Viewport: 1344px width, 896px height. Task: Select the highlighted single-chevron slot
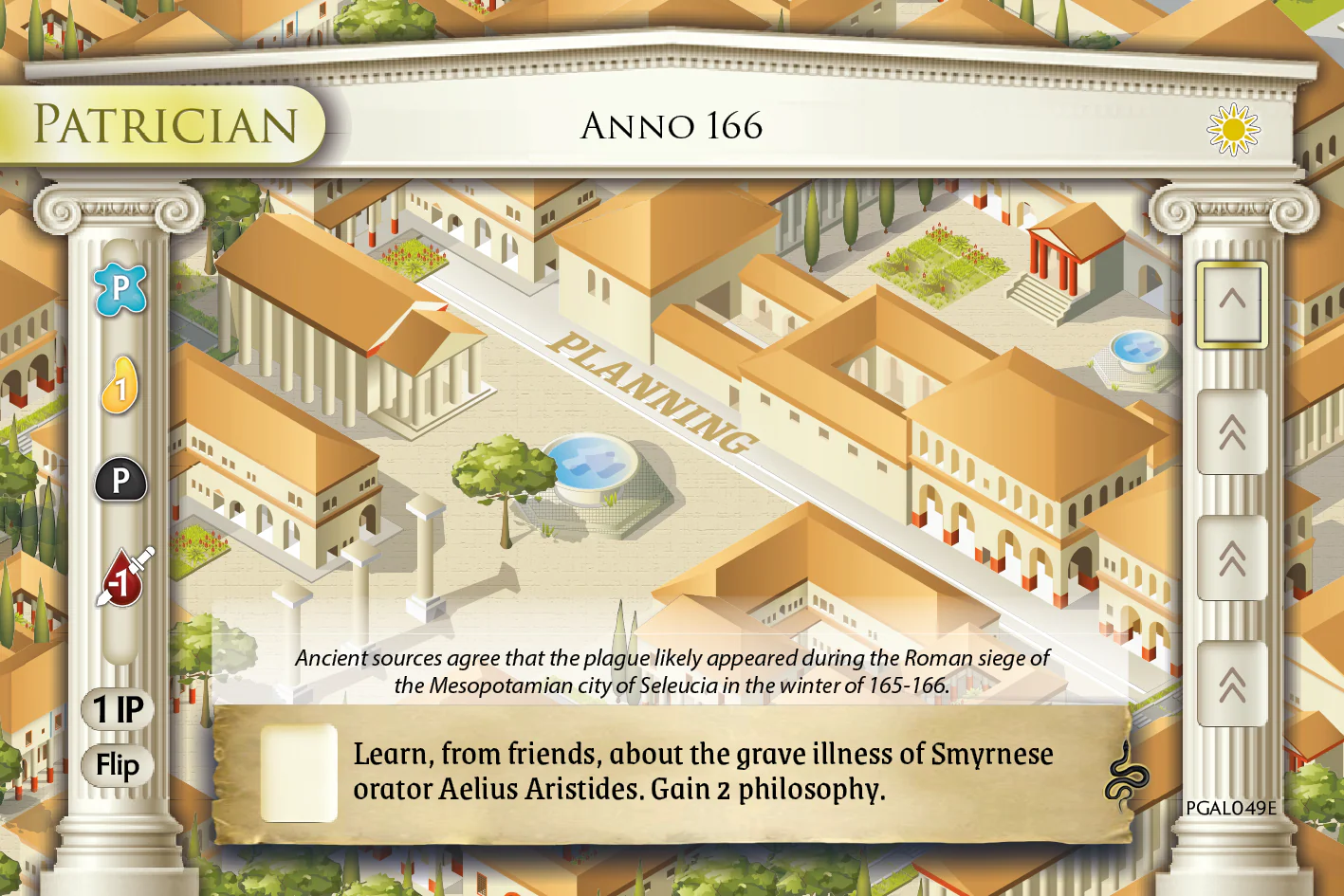pos(1231,304)
